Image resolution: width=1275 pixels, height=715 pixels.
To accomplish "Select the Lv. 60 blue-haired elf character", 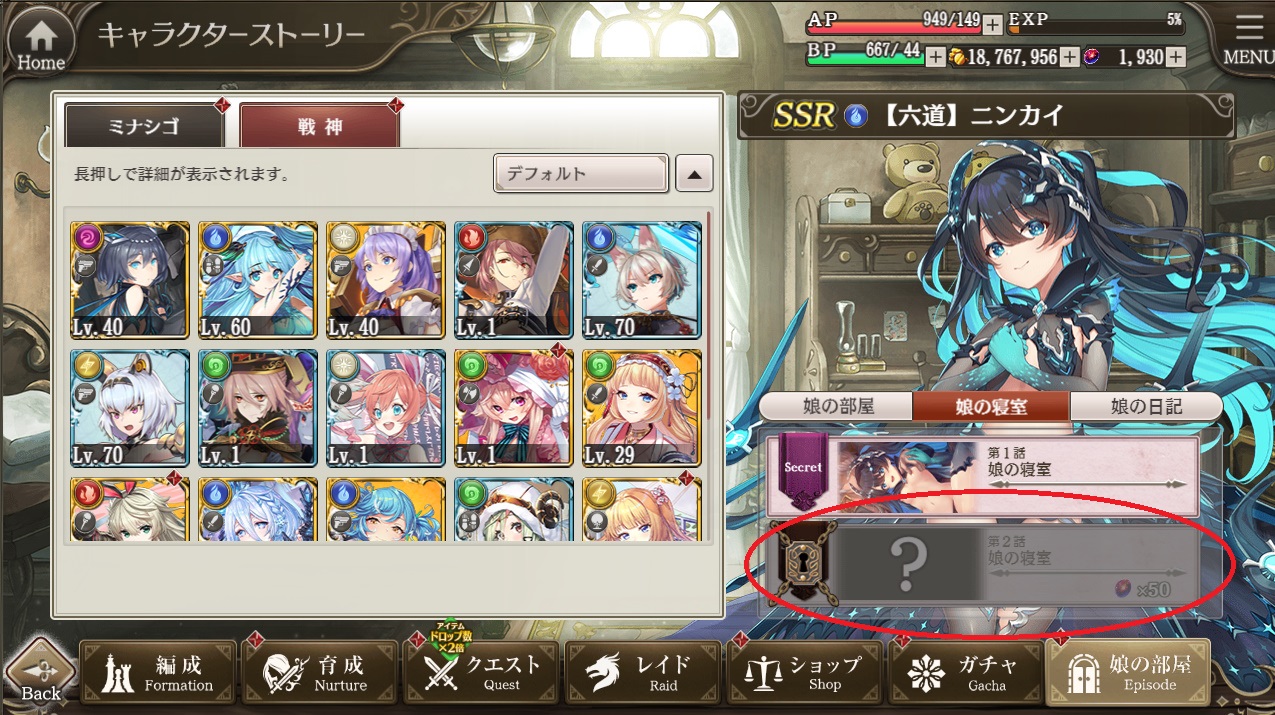I will 258,279.
